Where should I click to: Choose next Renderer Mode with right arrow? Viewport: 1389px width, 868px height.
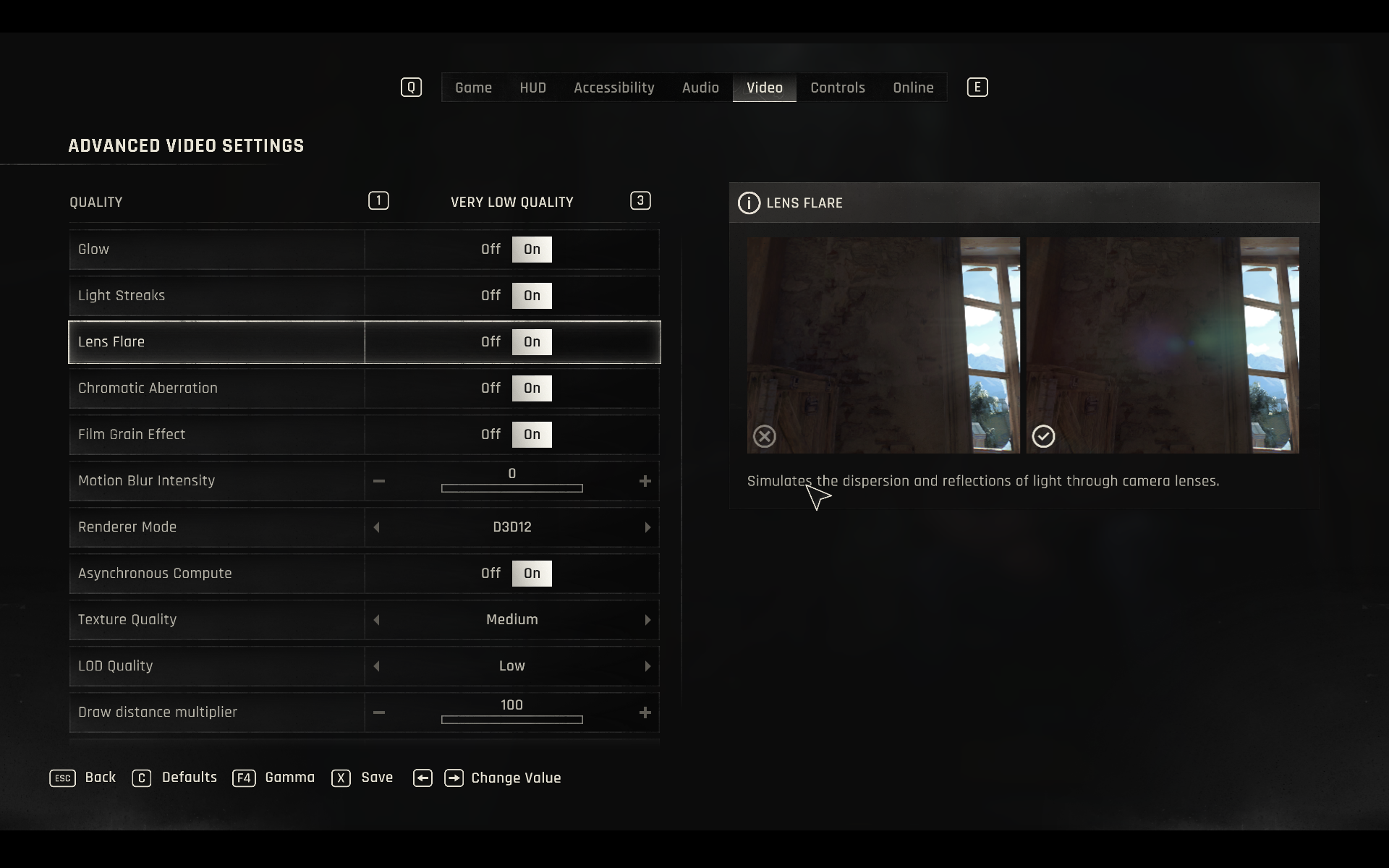pyautogui.click(x=647, y=527)
